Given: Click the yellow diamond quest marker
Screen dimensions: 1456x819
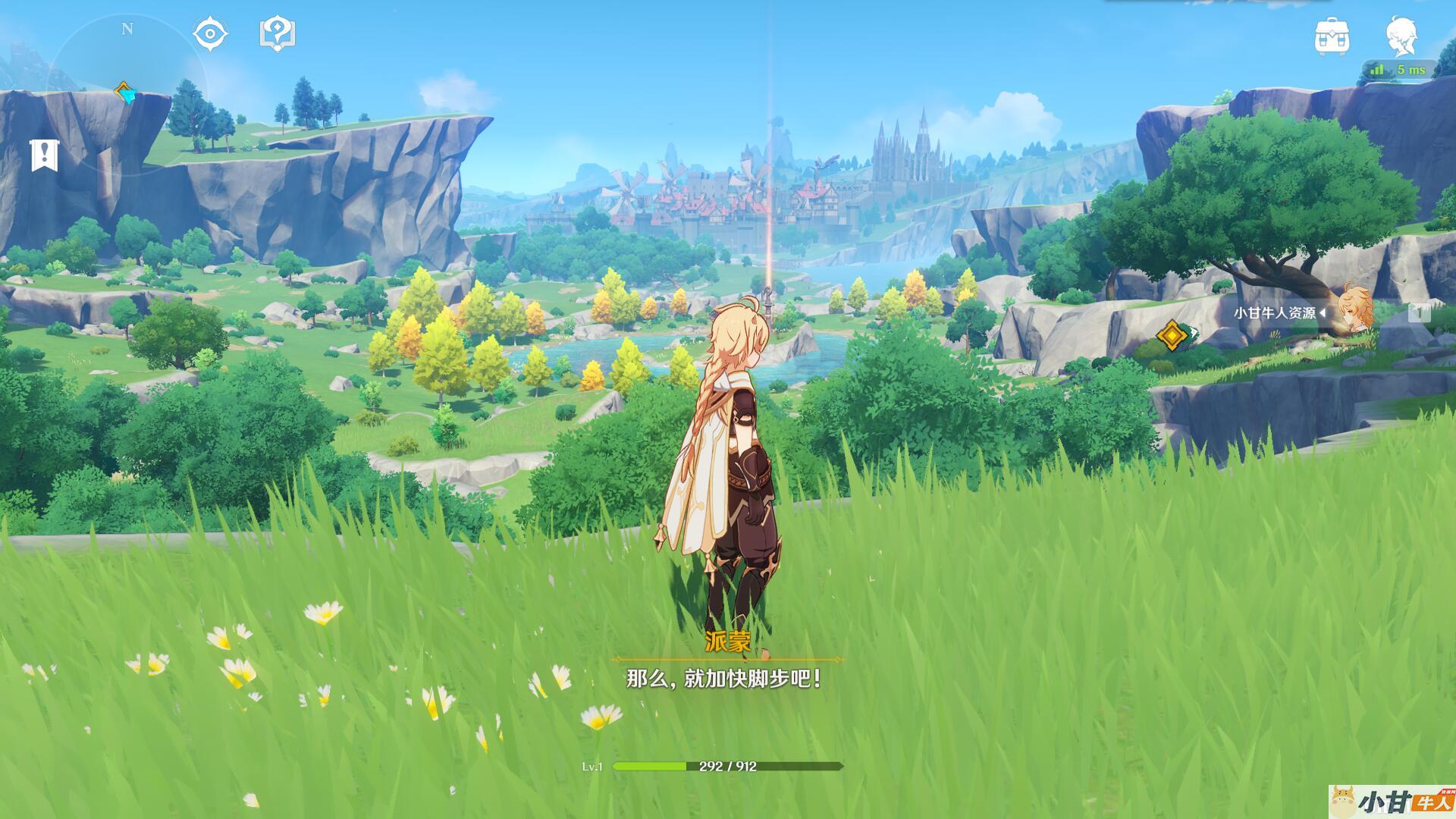Looking at the screenshot, I should pyautogui.click(x=1172, y=334).
